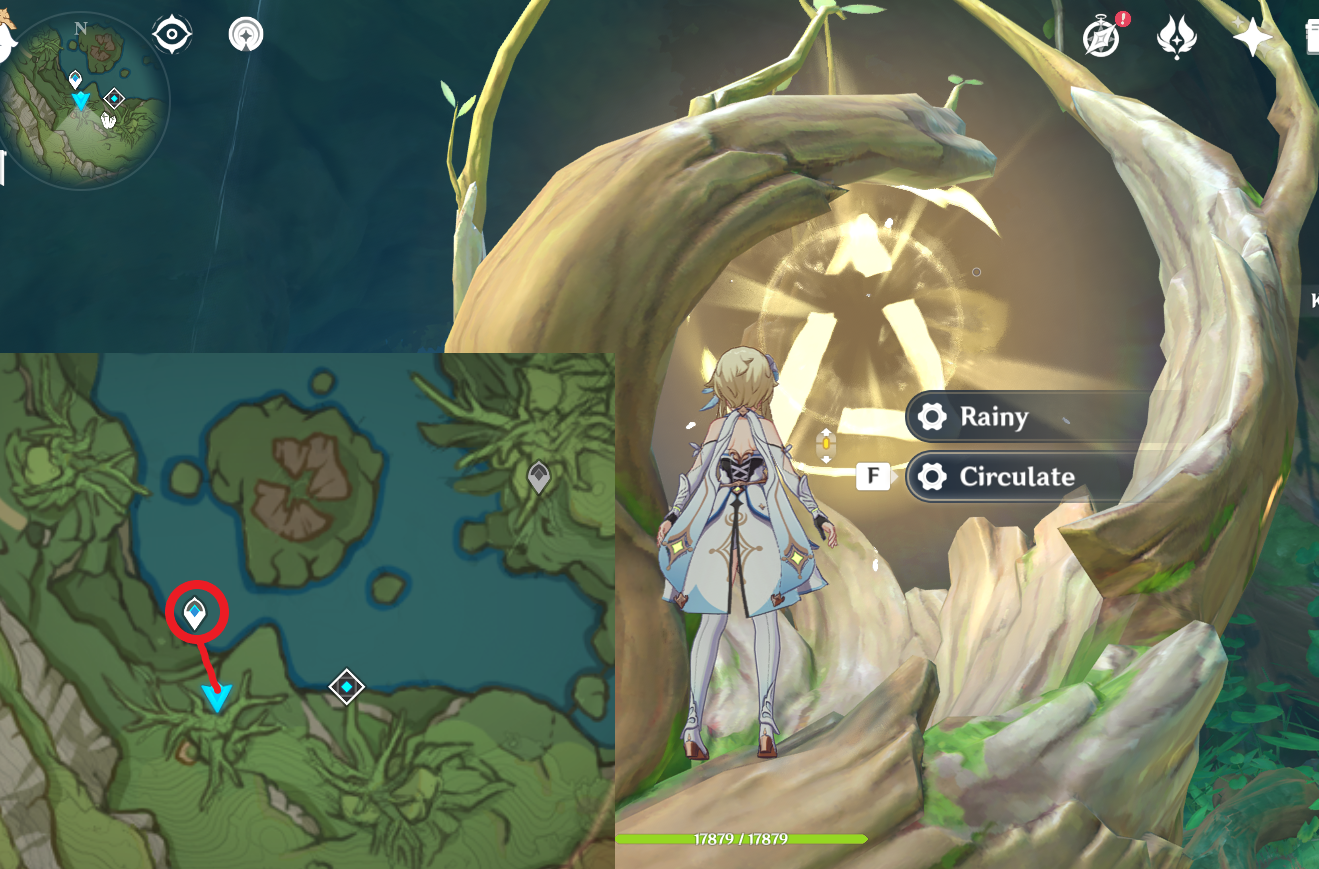Select the gray locked waypoint on the map
Viewport: 1319px width, 869px height.
point(539,477)
